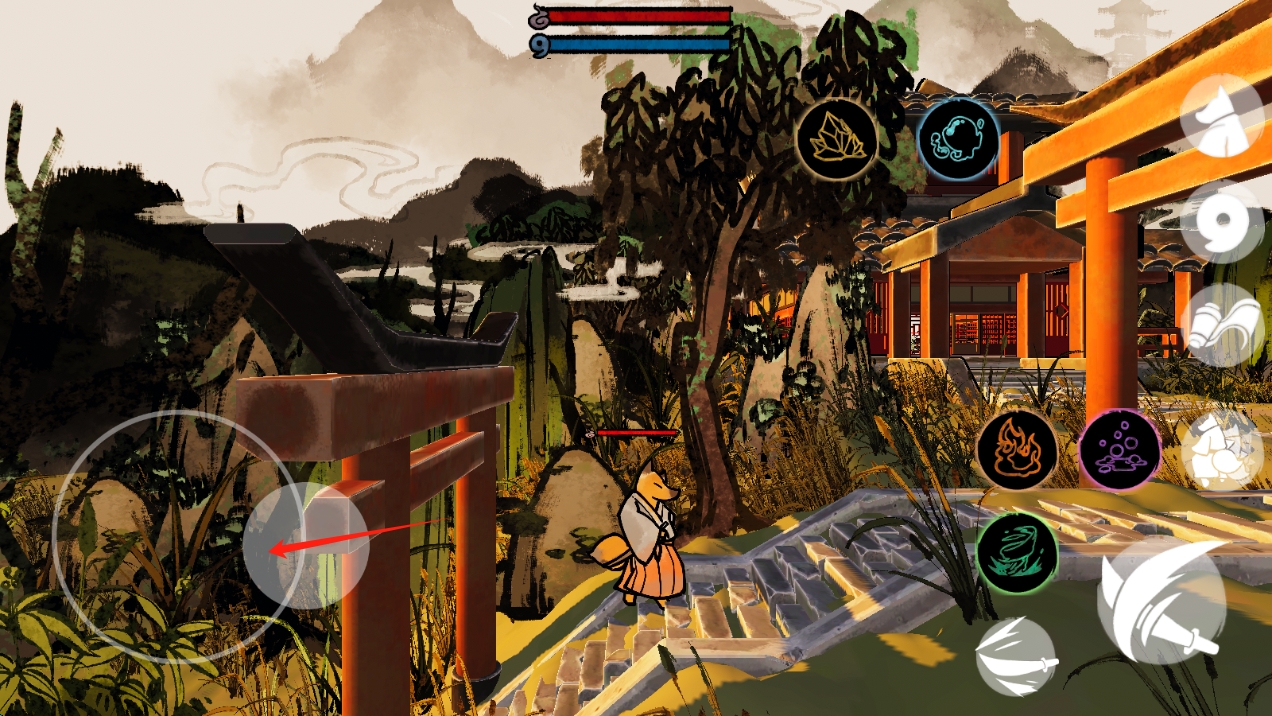1272x716 pixels.
Task: Select the white spiral swirl button
Action: pos(1221,223)
